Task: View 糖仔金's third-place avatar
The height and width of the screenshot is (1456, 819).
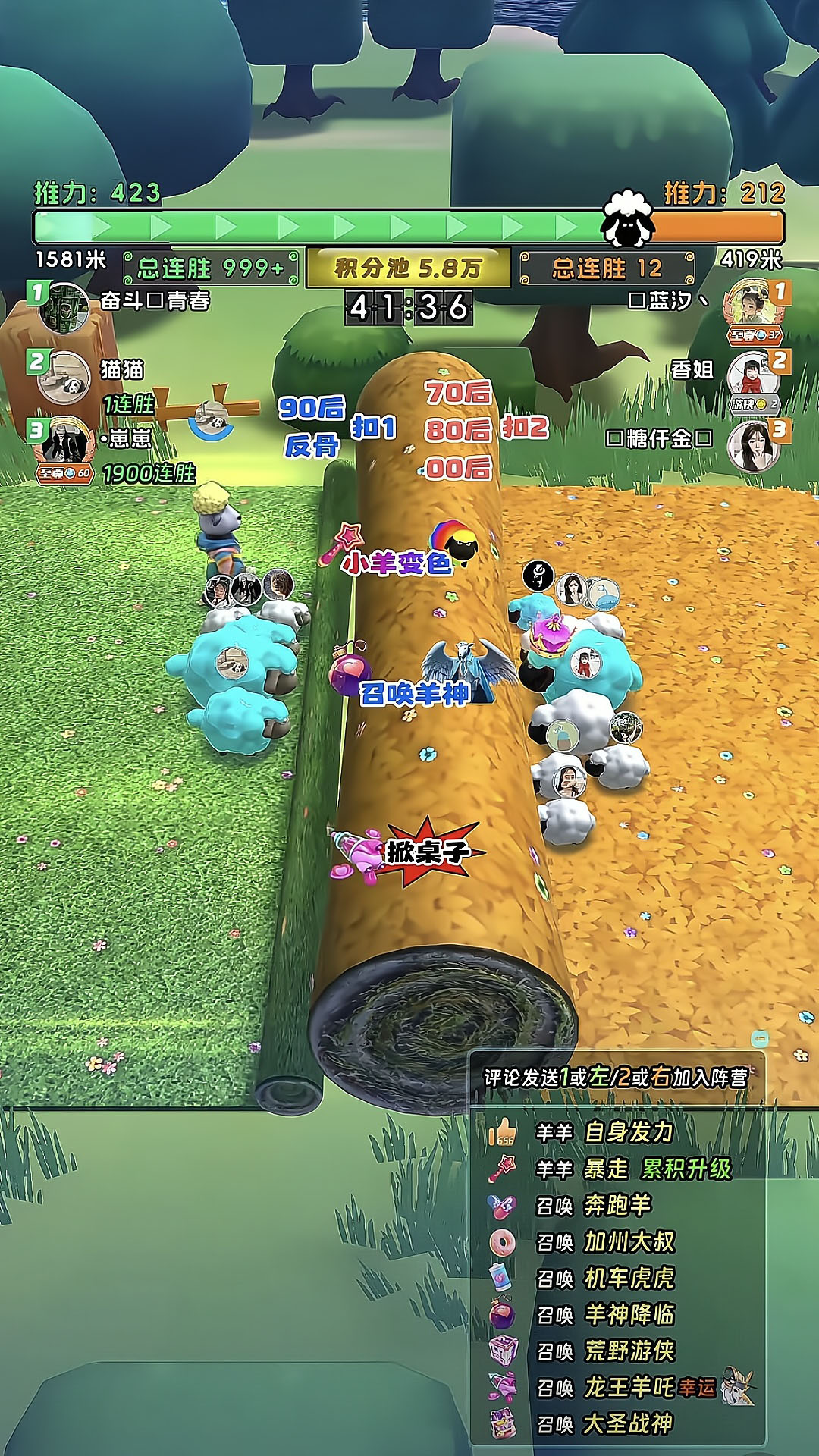Action: pos(754,446)
